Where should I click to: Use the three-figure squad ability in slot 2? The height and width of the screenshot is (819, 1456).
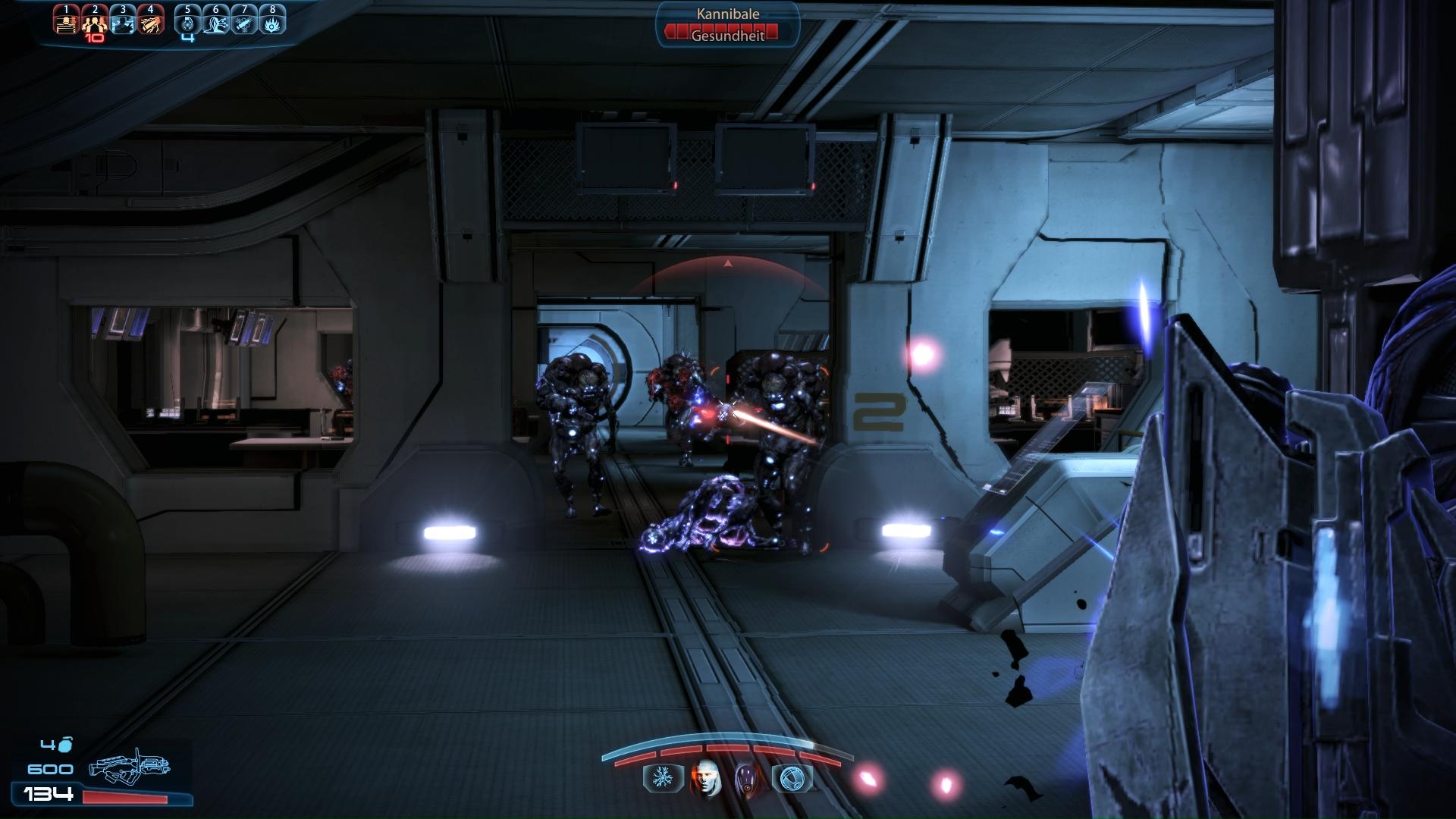[x=95, y=21]
